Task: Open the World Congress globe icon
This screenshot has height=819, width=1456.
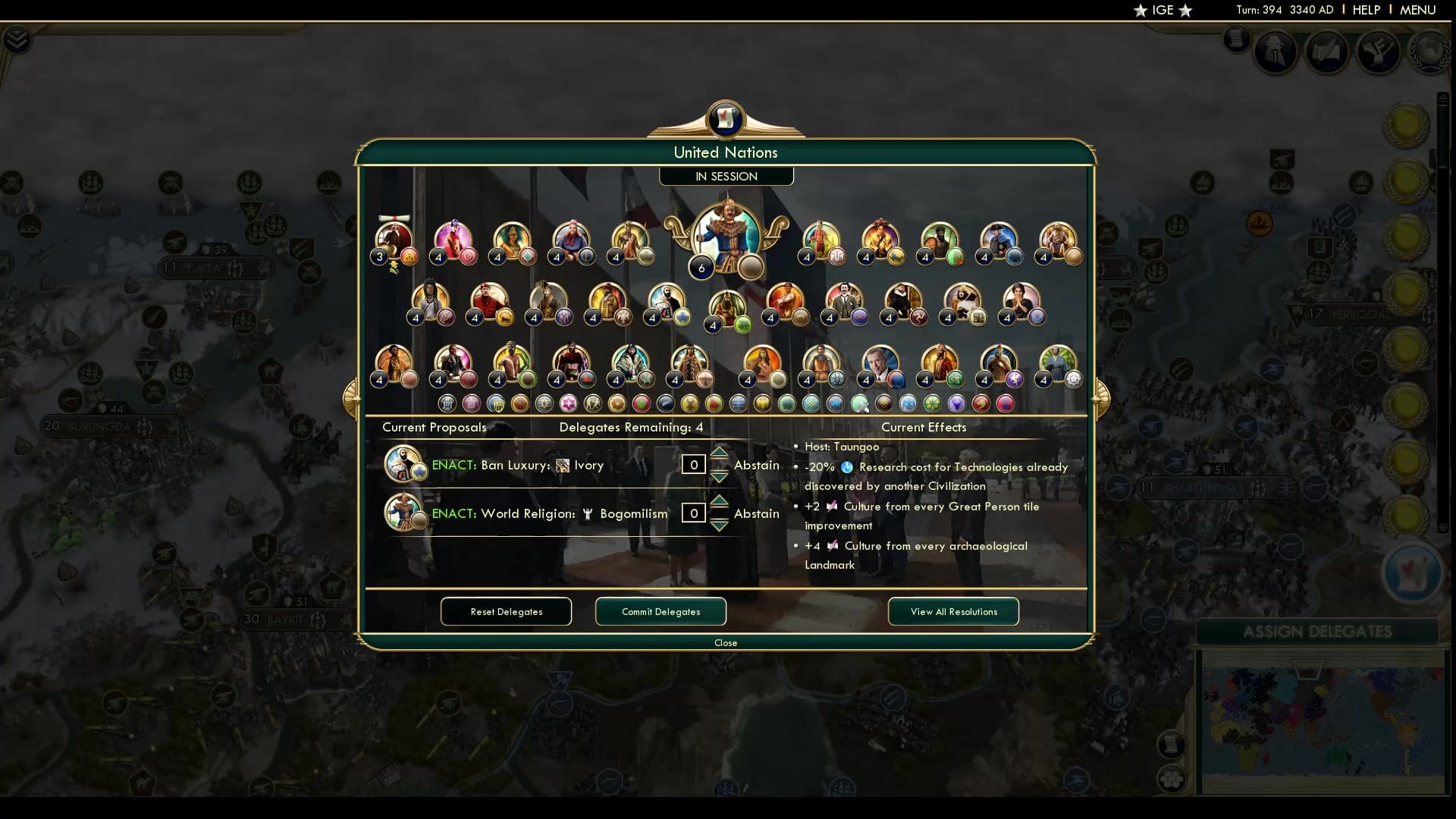Action: point(1432,52)
